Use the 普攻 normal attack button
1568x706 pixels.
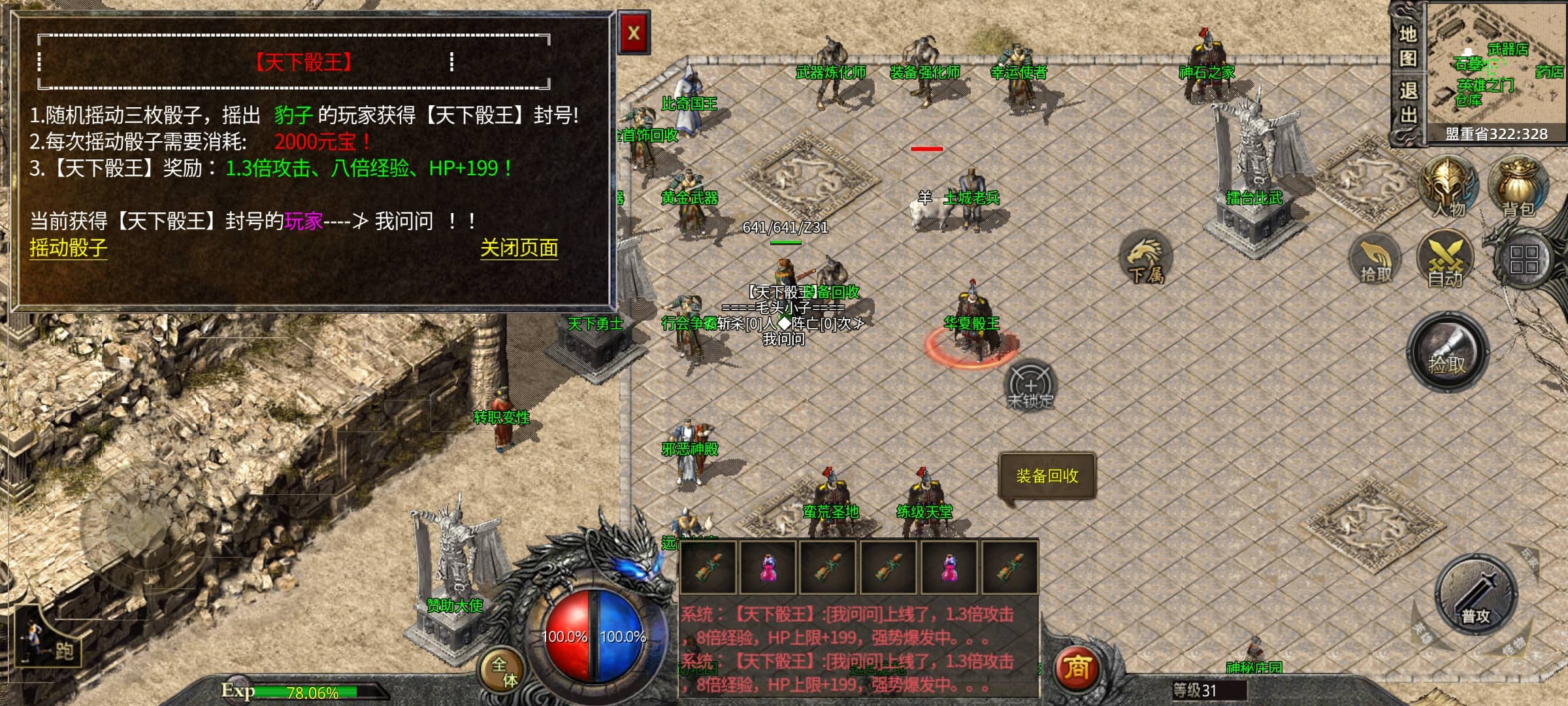1475,596
